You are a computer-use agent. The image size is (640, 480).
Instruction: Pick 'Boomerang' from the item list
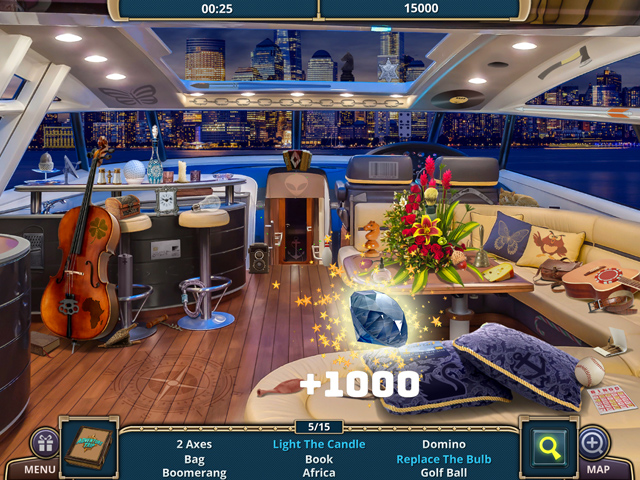pos(194,473)
